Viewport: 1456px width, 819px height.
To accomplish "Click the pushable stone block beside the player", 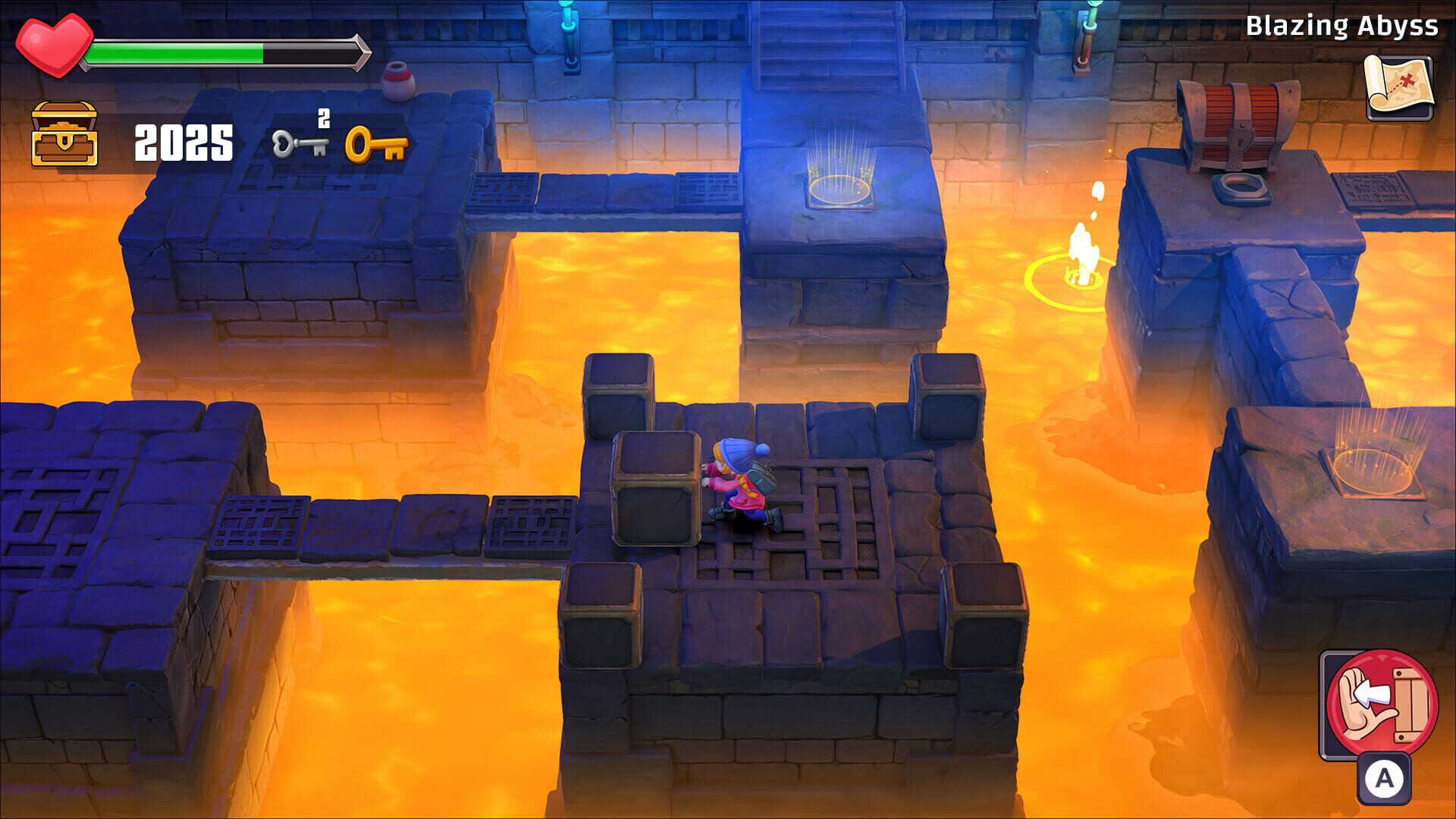I will (656, 485).
